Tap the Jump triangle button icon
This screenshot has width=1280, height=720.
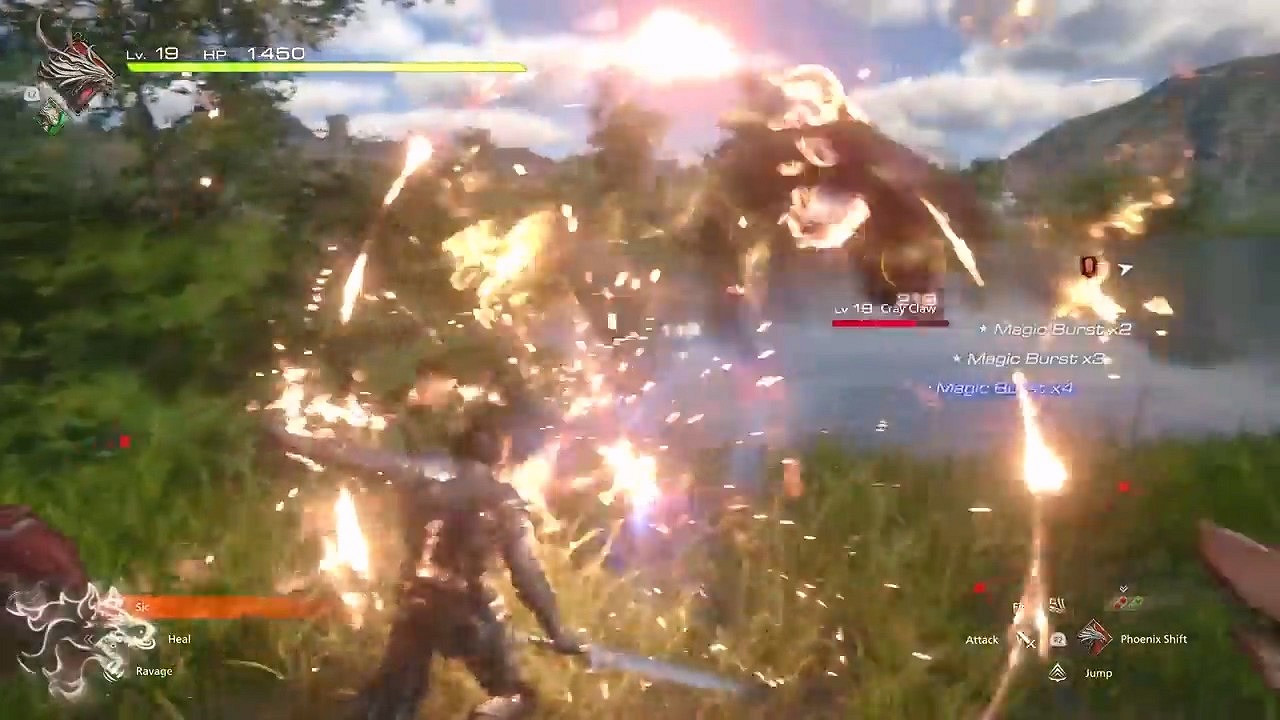[1058, 672]
